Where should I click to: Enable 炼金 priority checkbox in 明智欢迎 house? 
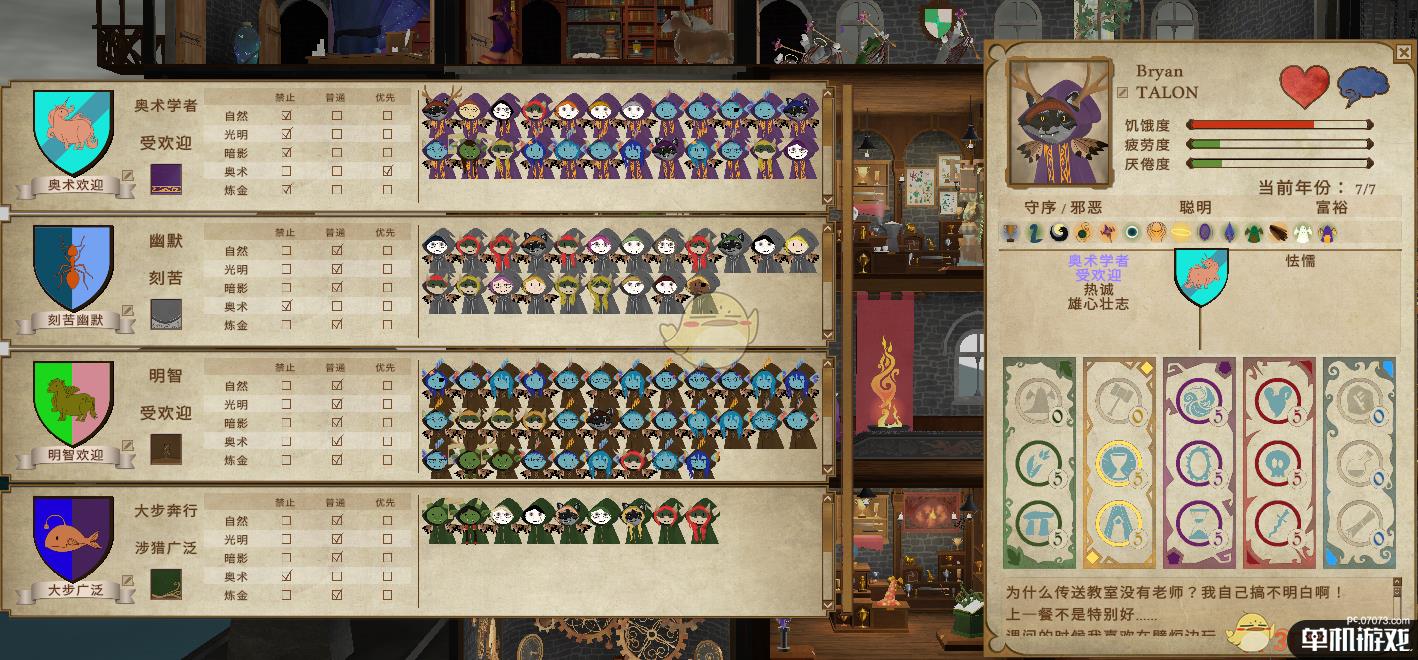pos(387,460)
